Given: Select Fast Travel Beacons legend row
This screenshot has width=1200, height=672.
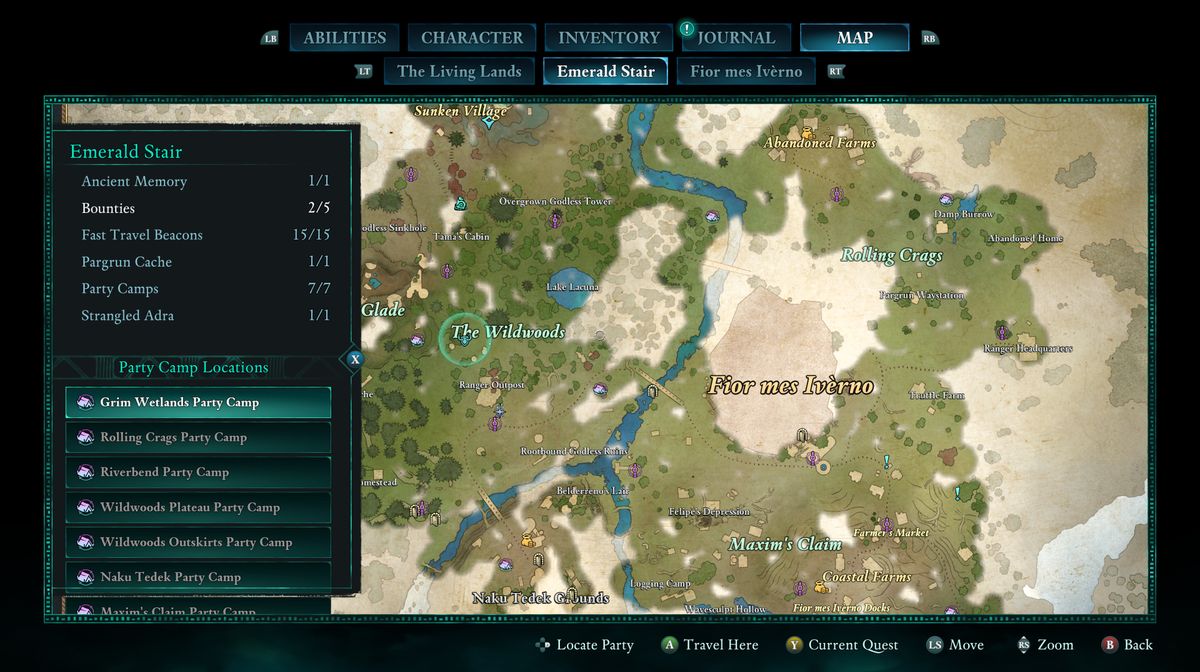Looking at the screenshot, I should coord(205,235).
